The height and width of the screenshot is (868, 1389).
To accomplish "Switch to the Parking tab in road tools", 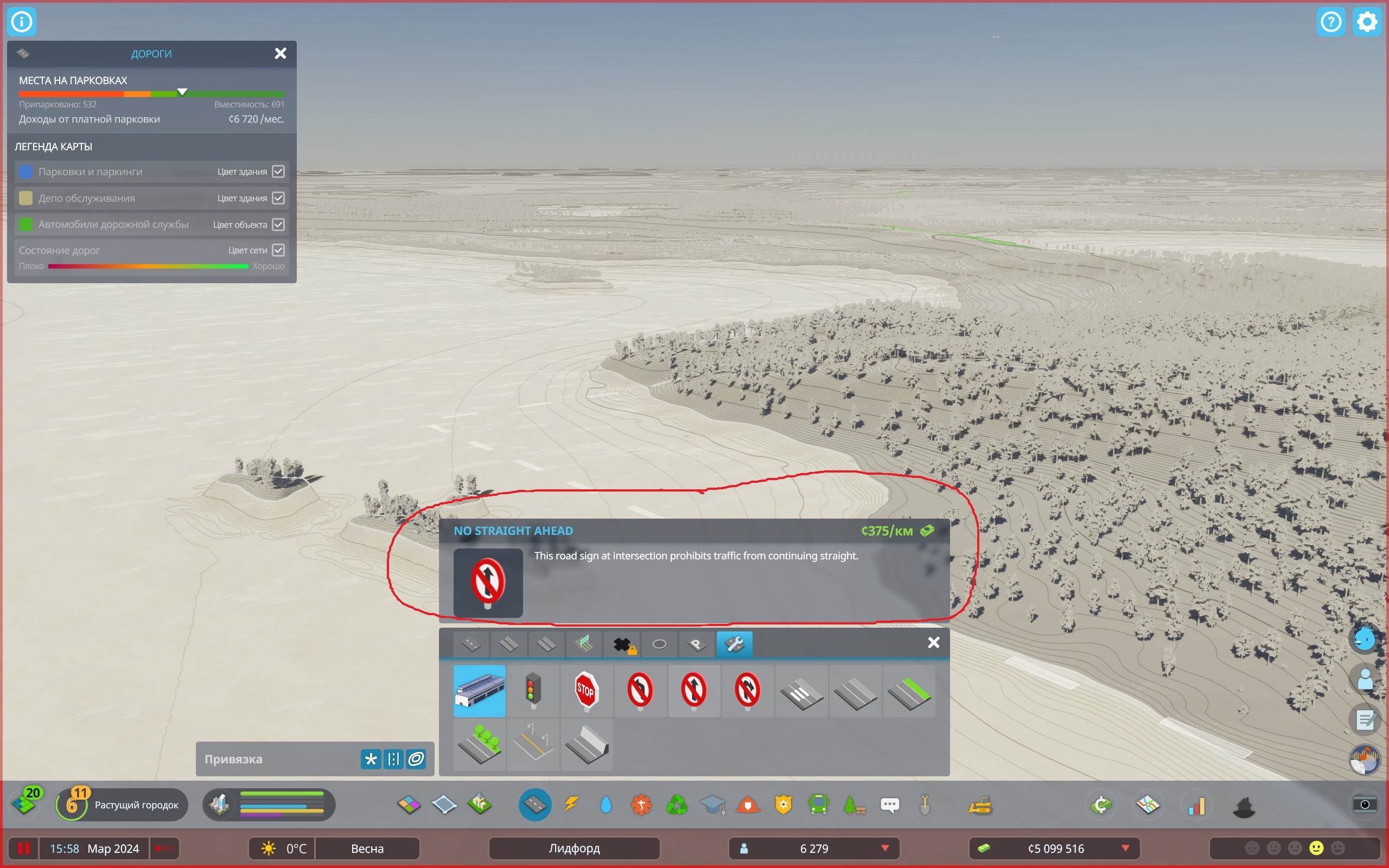I will click(x=696, y=644).
